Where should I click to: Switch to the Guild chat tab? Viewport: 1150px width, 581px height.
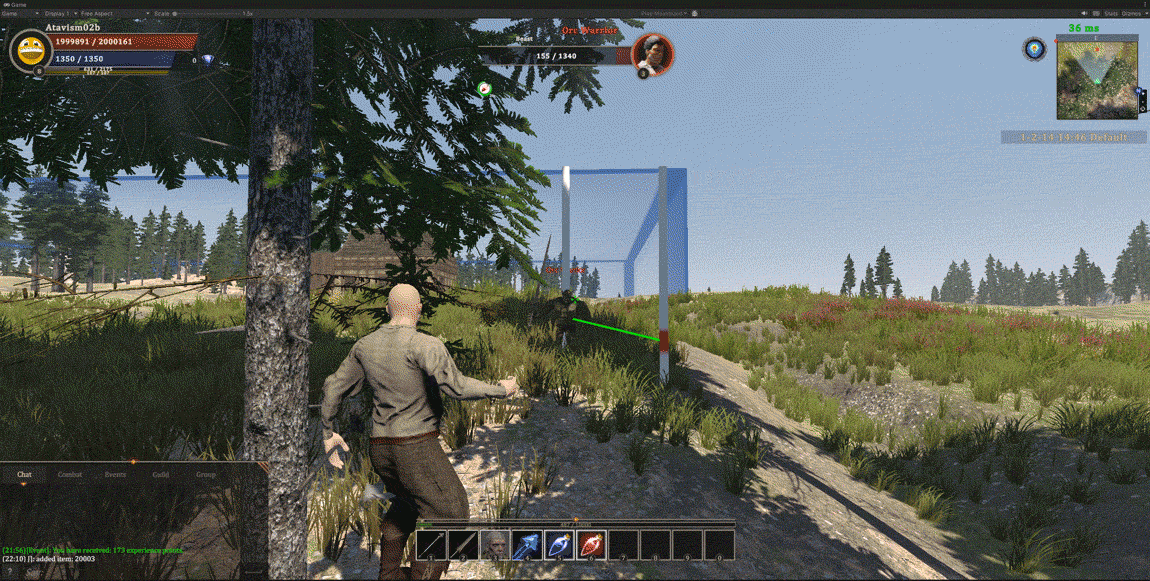[x=161, y=474]
